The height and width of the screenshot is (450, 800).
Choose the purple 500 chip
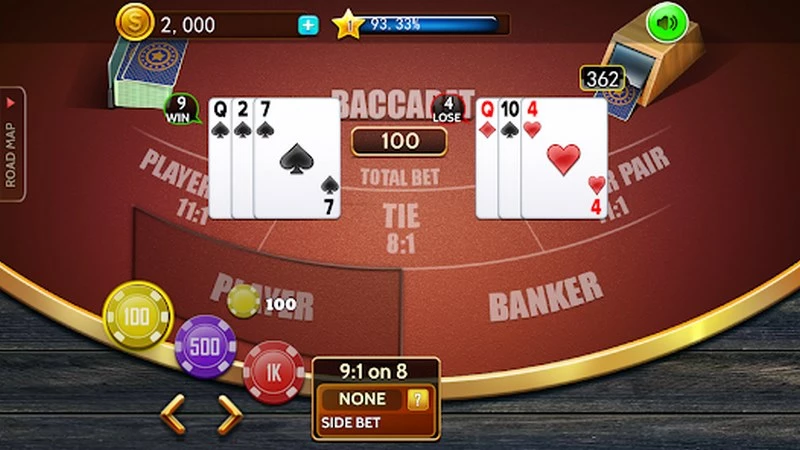tap(204, 346)
